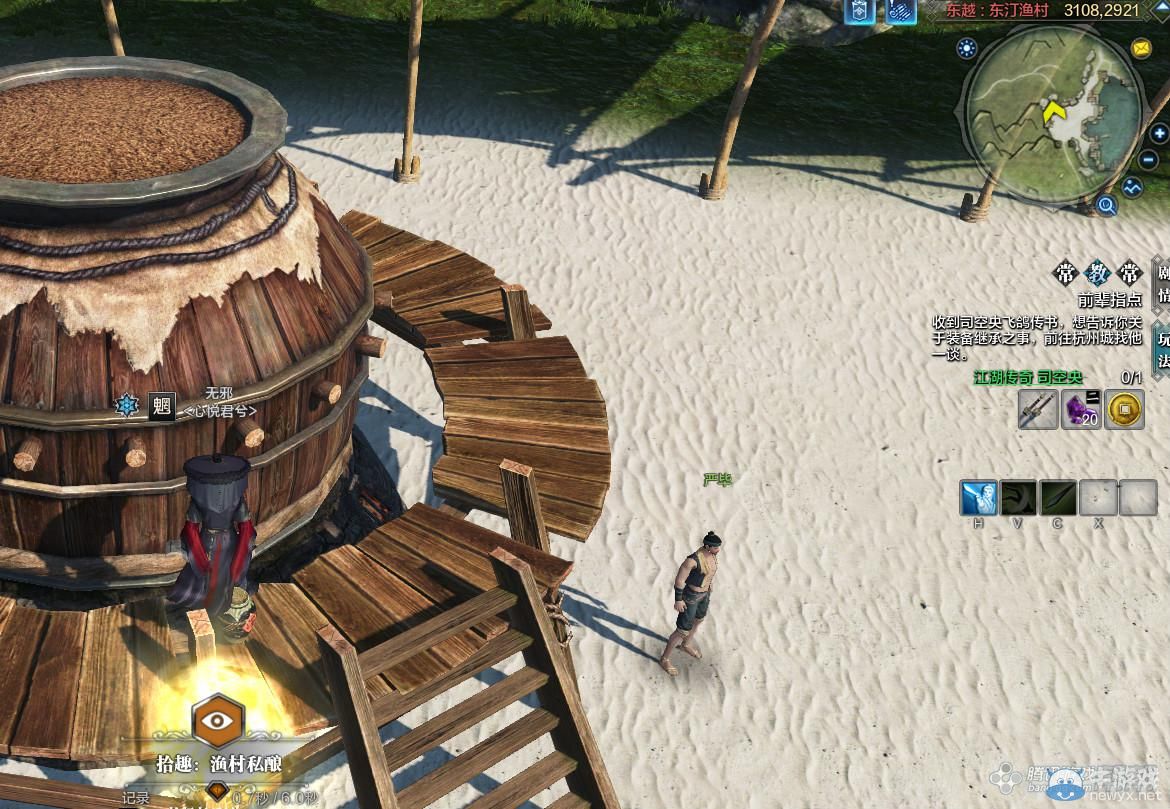Click the wavy-line terrain icon by the minimap
The image size is (1170, 809).
(1132, 186)
